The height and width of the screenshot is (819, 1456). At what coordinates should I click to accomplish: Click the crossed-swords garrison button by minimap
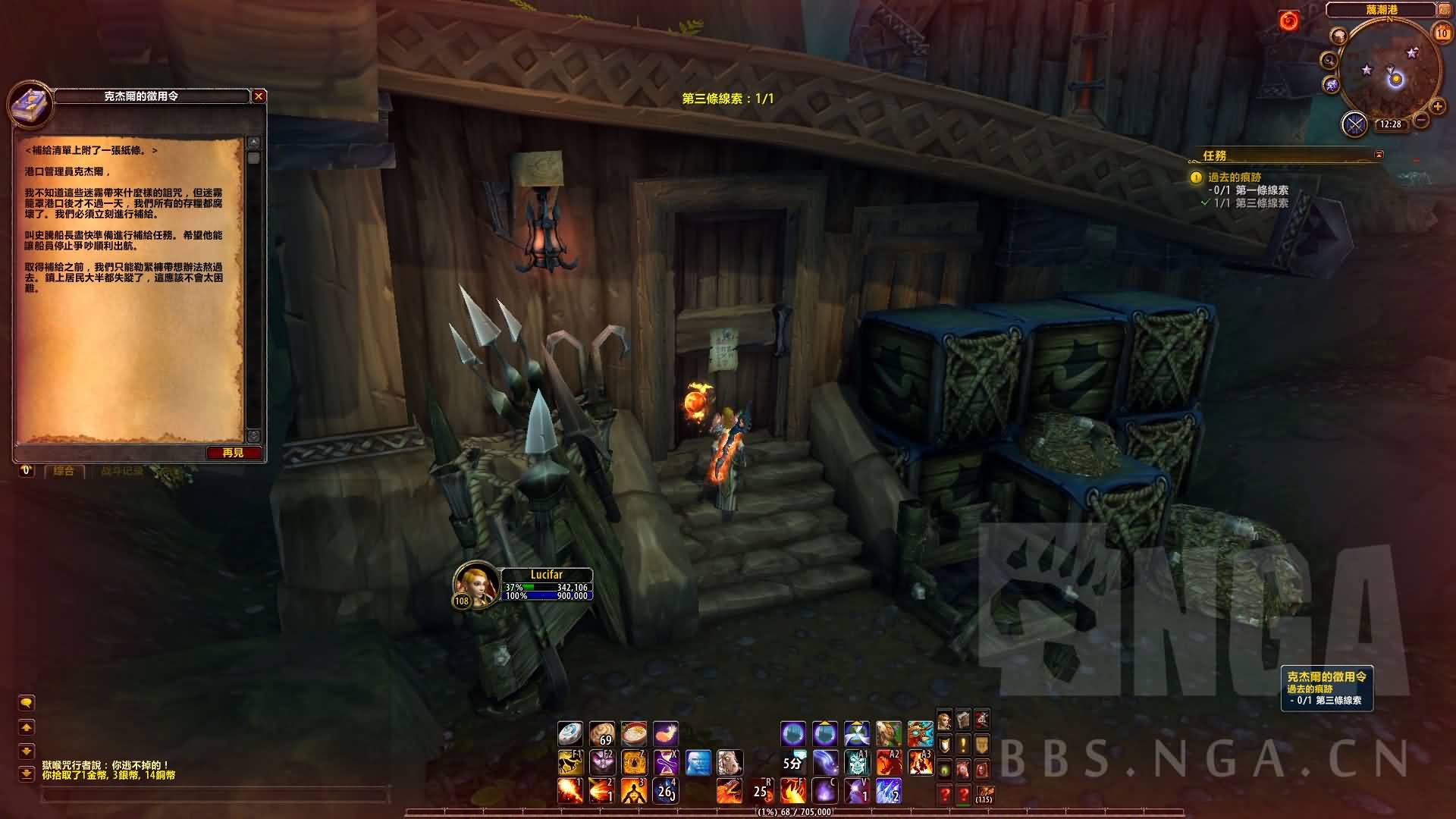(1354, 124)
